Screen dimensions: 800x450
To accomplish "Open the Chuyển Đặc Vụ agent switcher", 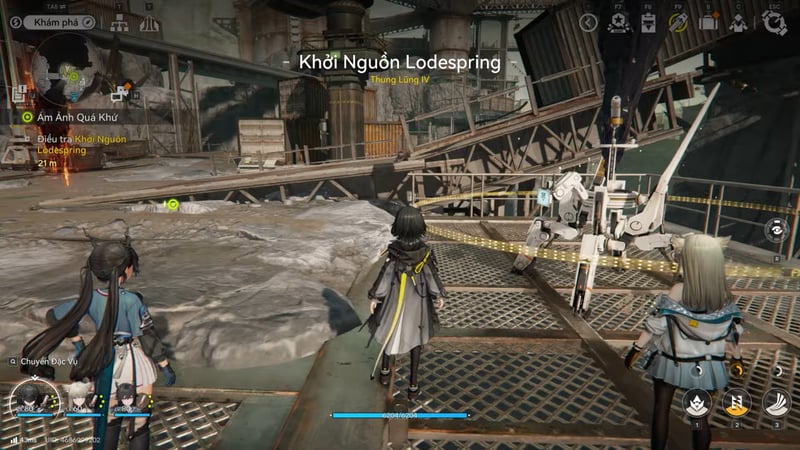I will click(47, 361).
